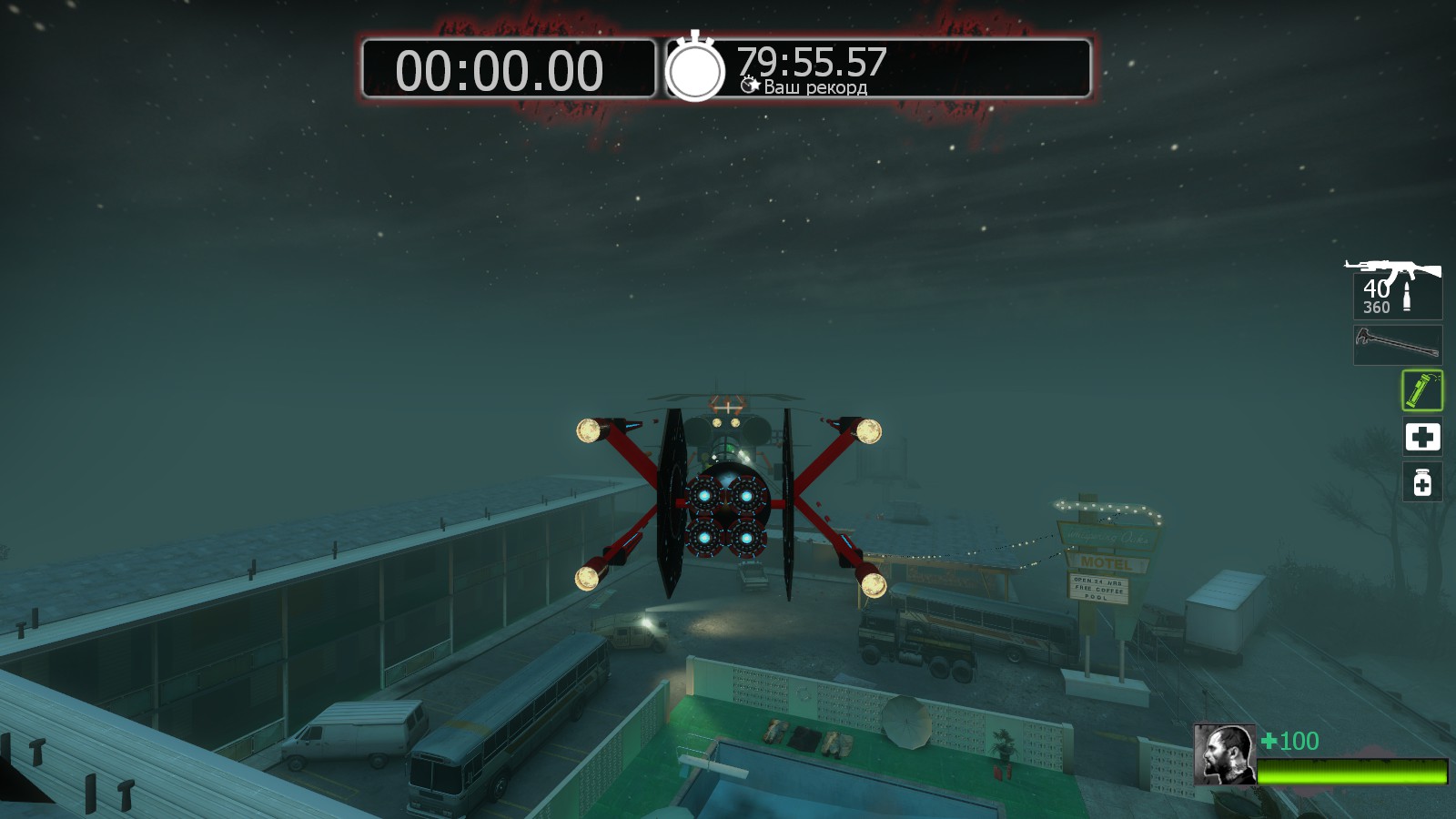Switch to the crowbar melee slot
The image size is (1456, 819).
click(x=1397, y=345)
